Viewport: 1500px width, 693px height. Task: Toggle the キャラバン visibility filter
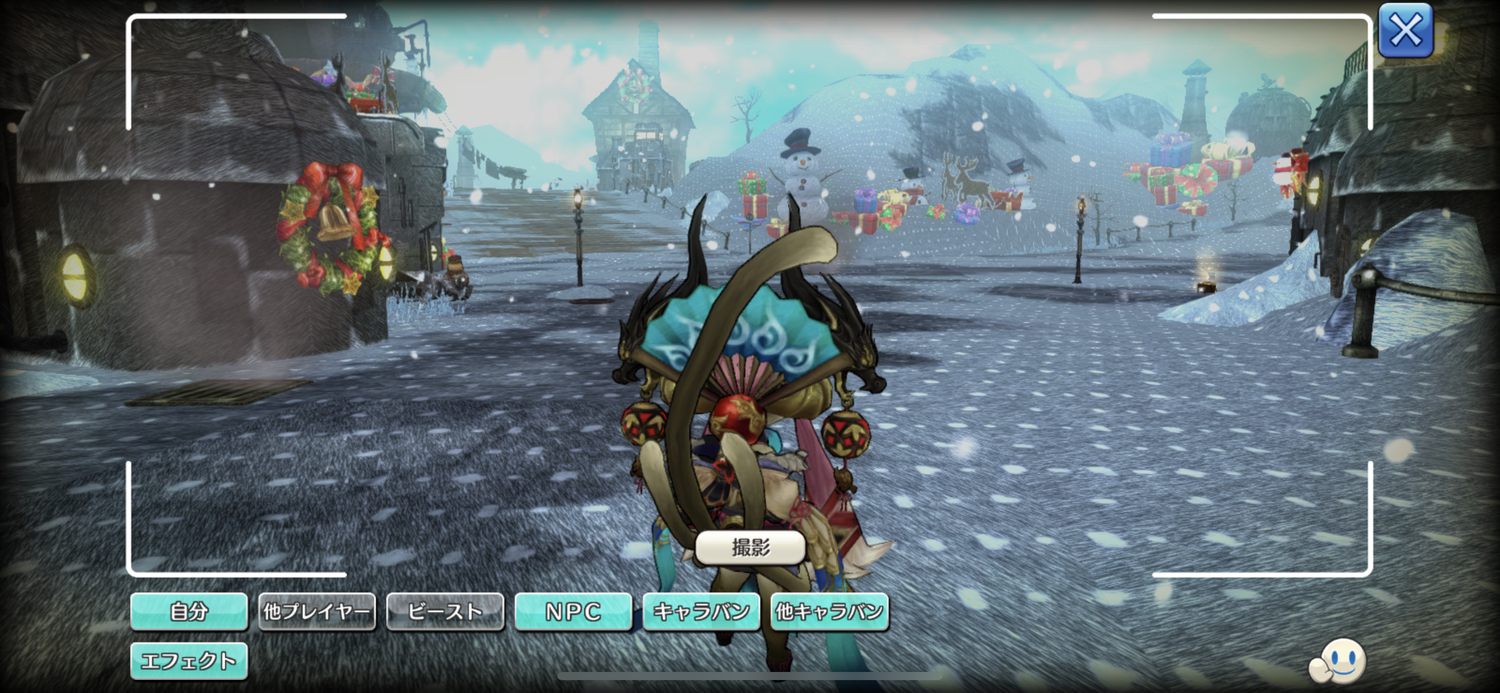coord(701,611)
